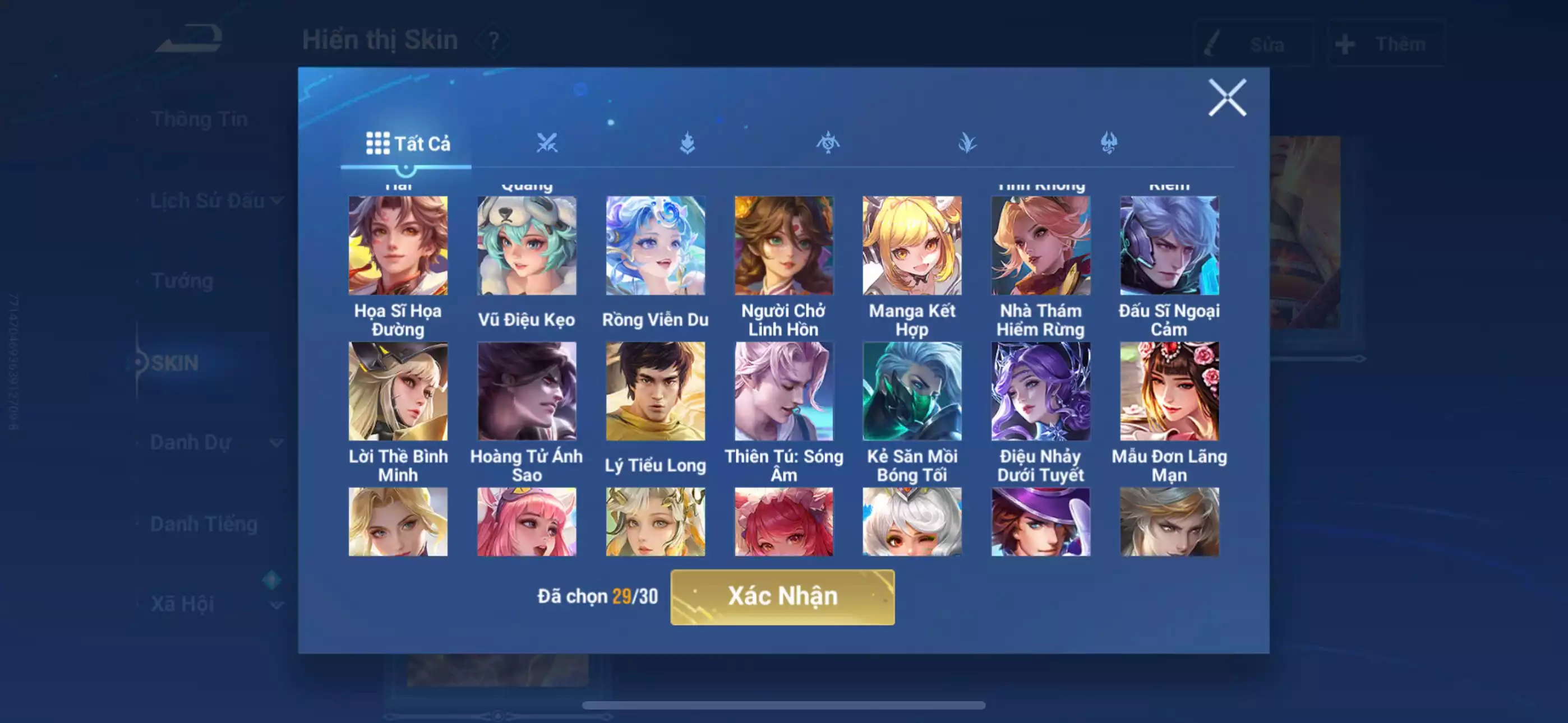Toggle selection of the Mẫu Đơn Lãng Mạn skin
This screenshot has height=723, width=1568.
(1170, 391)
